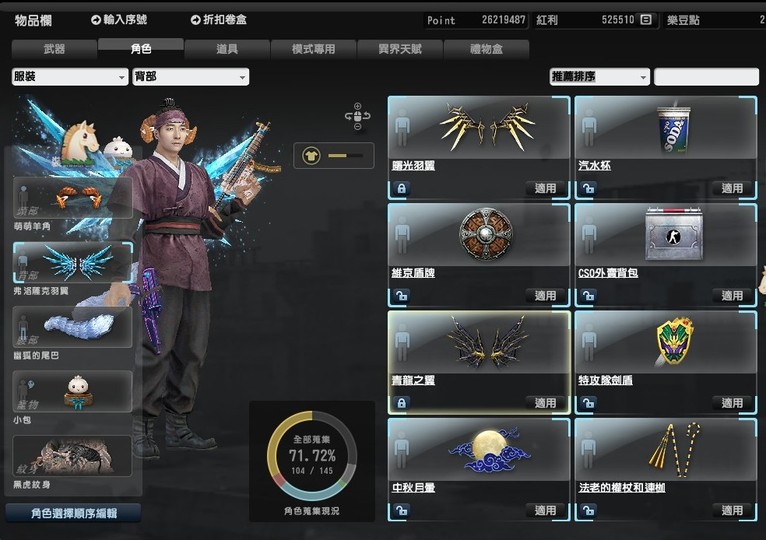The width and height of the screenshot is (766, 540).
Task: Open 角色選擇順序編輯
Action: [x=73, y=513]
